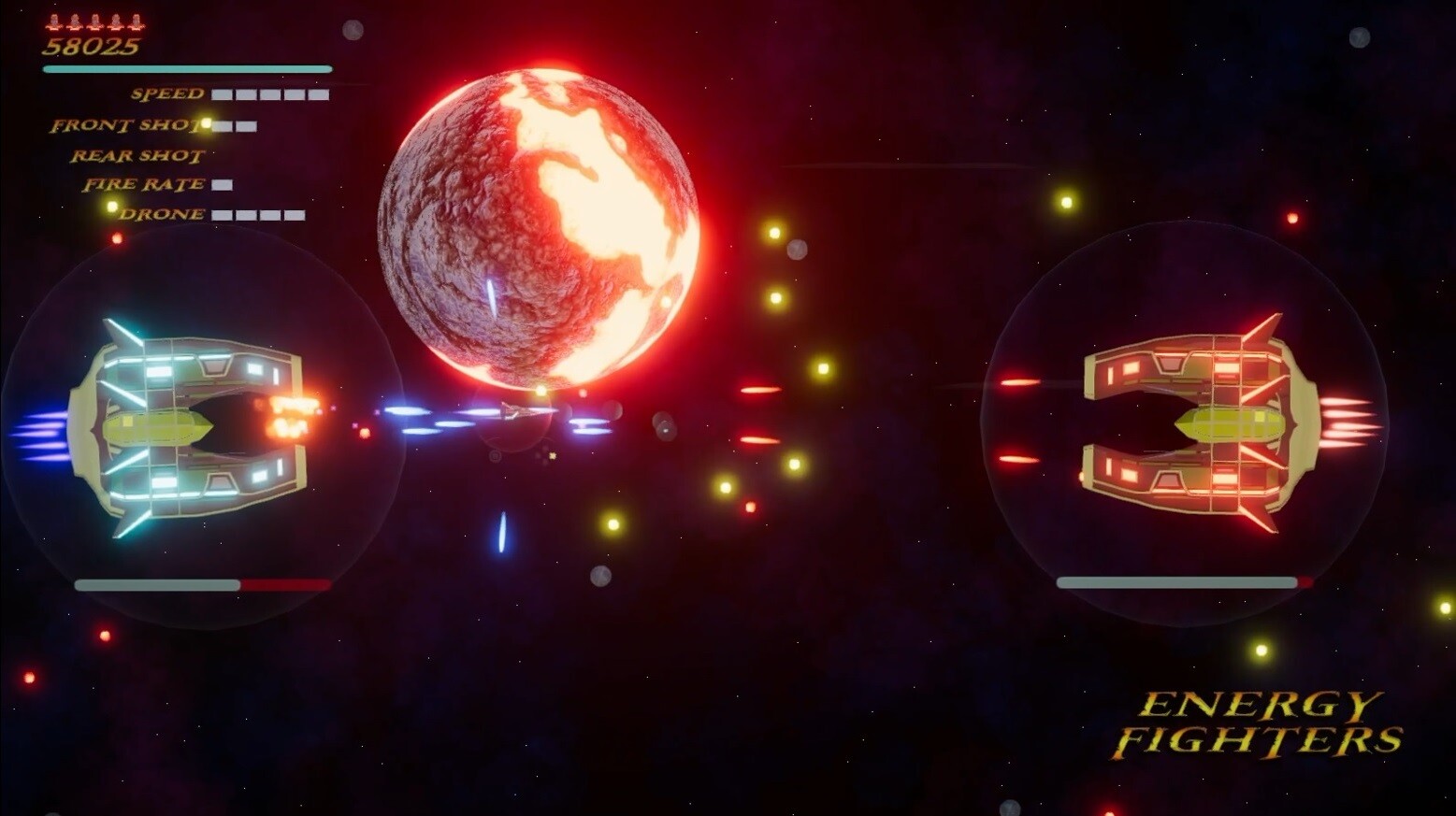Viewport: 1456px width, 816px height.
Task: Select the first life ship icon
Action: 53,23
